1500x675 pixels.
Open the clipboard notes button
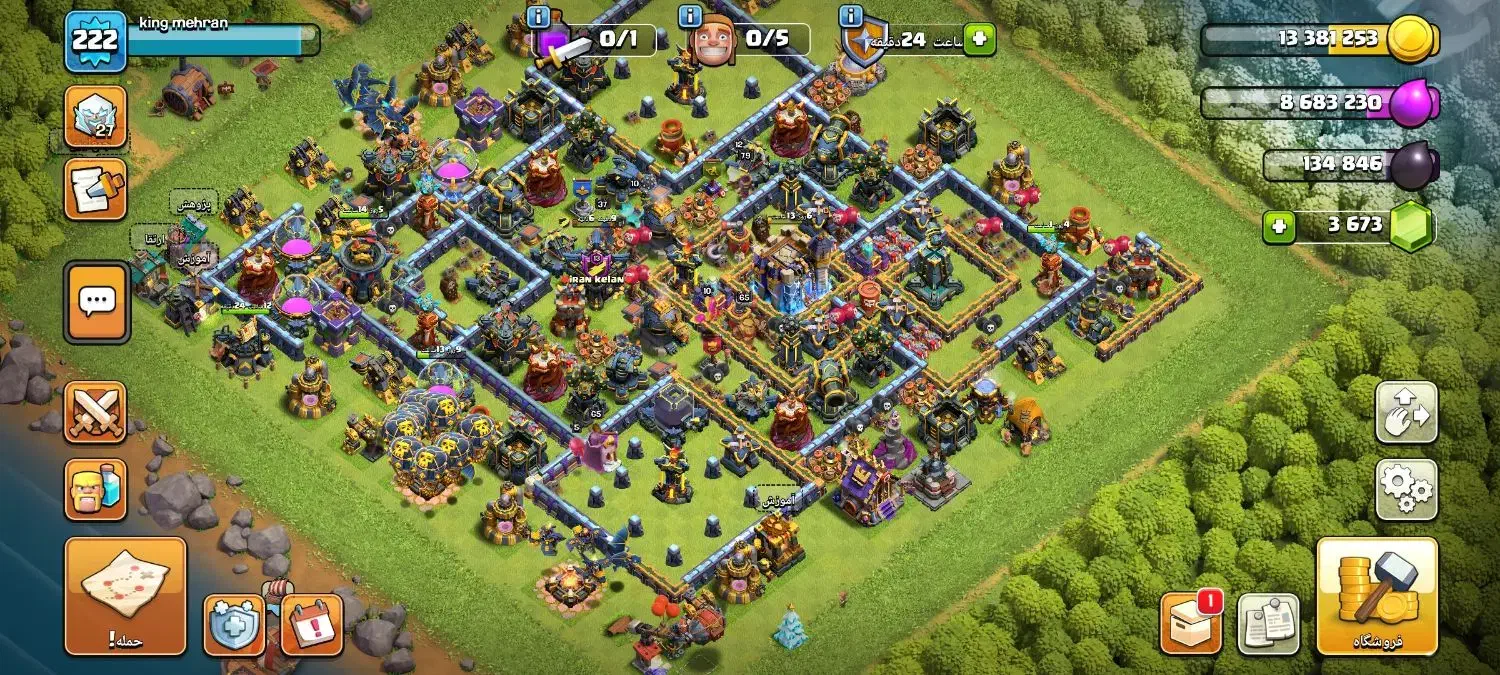[x=1268, y=624]
